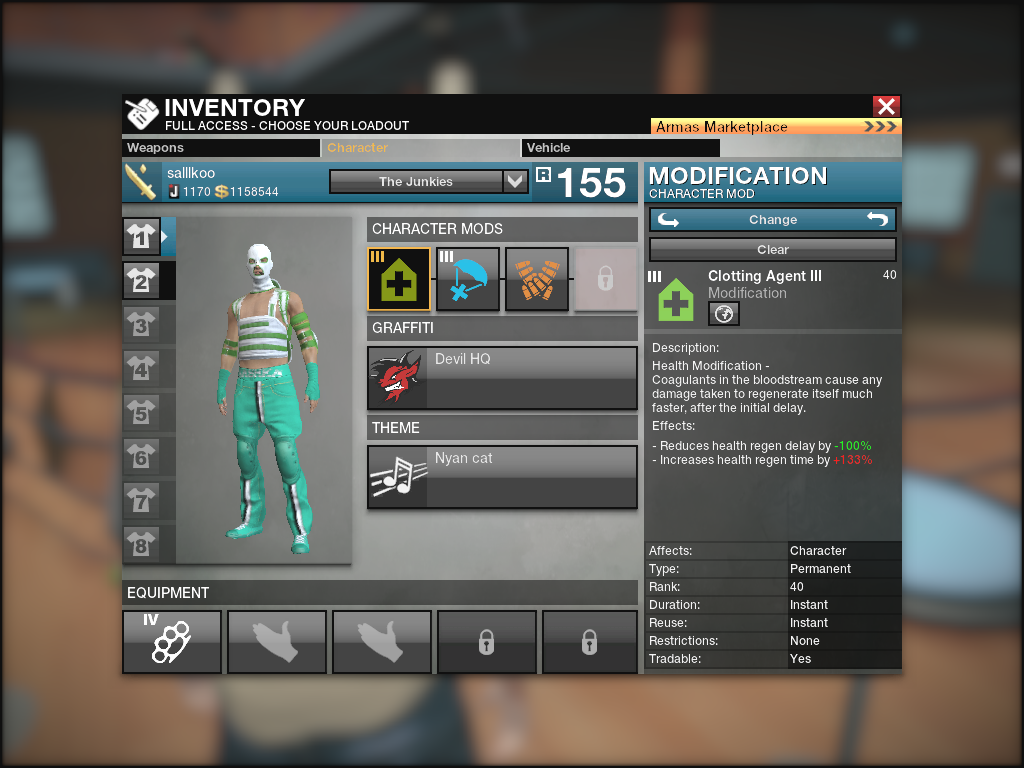Open The Junkies dropdown
1024x768 pixels.
[428, 182]
